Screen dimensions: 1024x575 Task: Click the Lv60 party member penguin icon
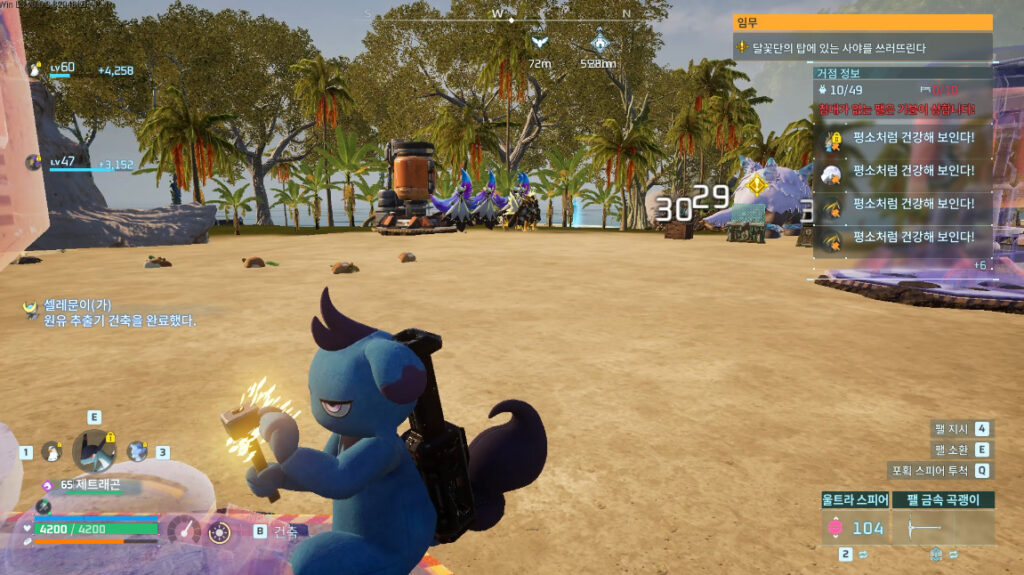pos(33,69)
